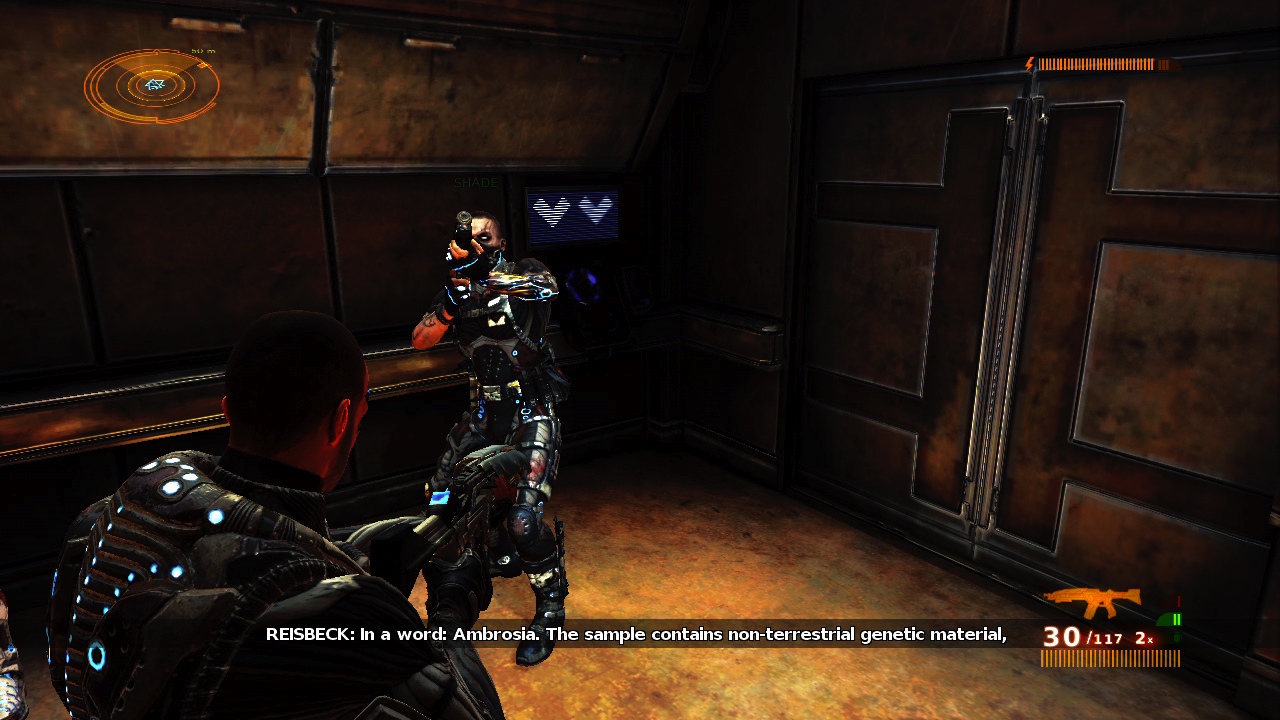This screenshot has height=720, width=1280.
Task: Click the green grenade indicator arc
Action: coord(1165,619)
